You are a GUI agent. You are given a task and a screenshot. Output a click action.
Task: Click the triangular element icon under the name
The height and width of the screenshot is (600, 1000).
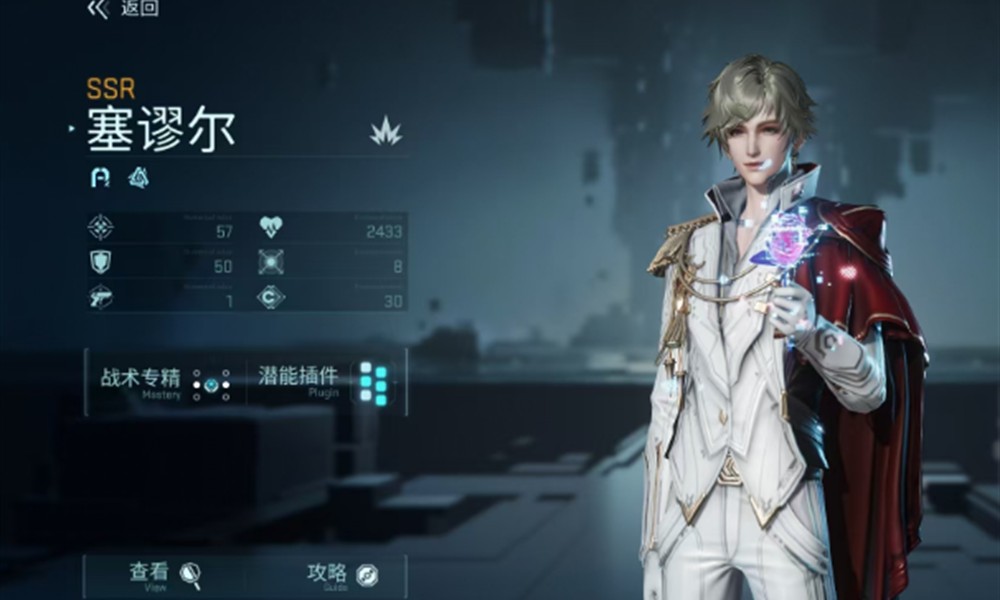(x=139, y=178)
